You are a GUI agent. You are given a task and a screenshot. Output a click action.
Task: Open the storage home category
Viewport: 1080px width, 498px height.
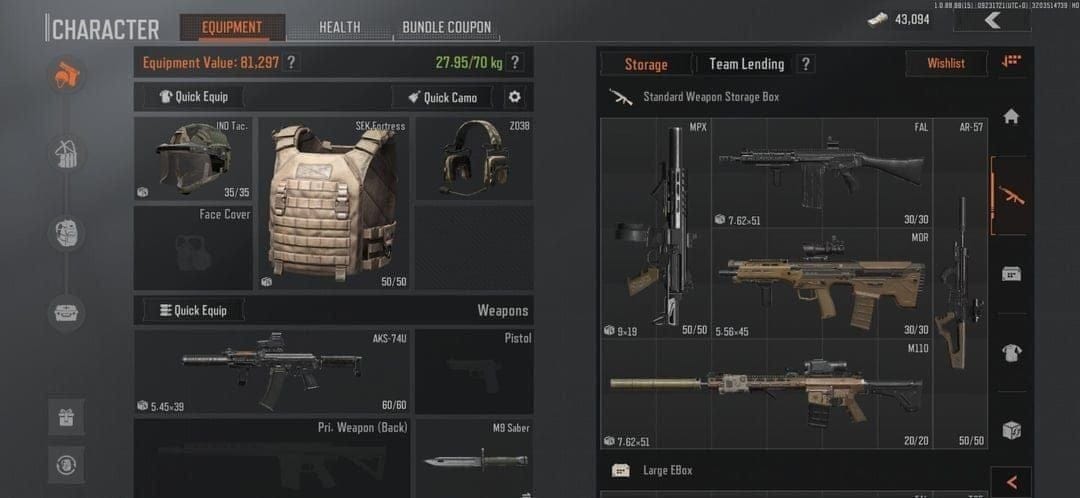point(1011,117)
